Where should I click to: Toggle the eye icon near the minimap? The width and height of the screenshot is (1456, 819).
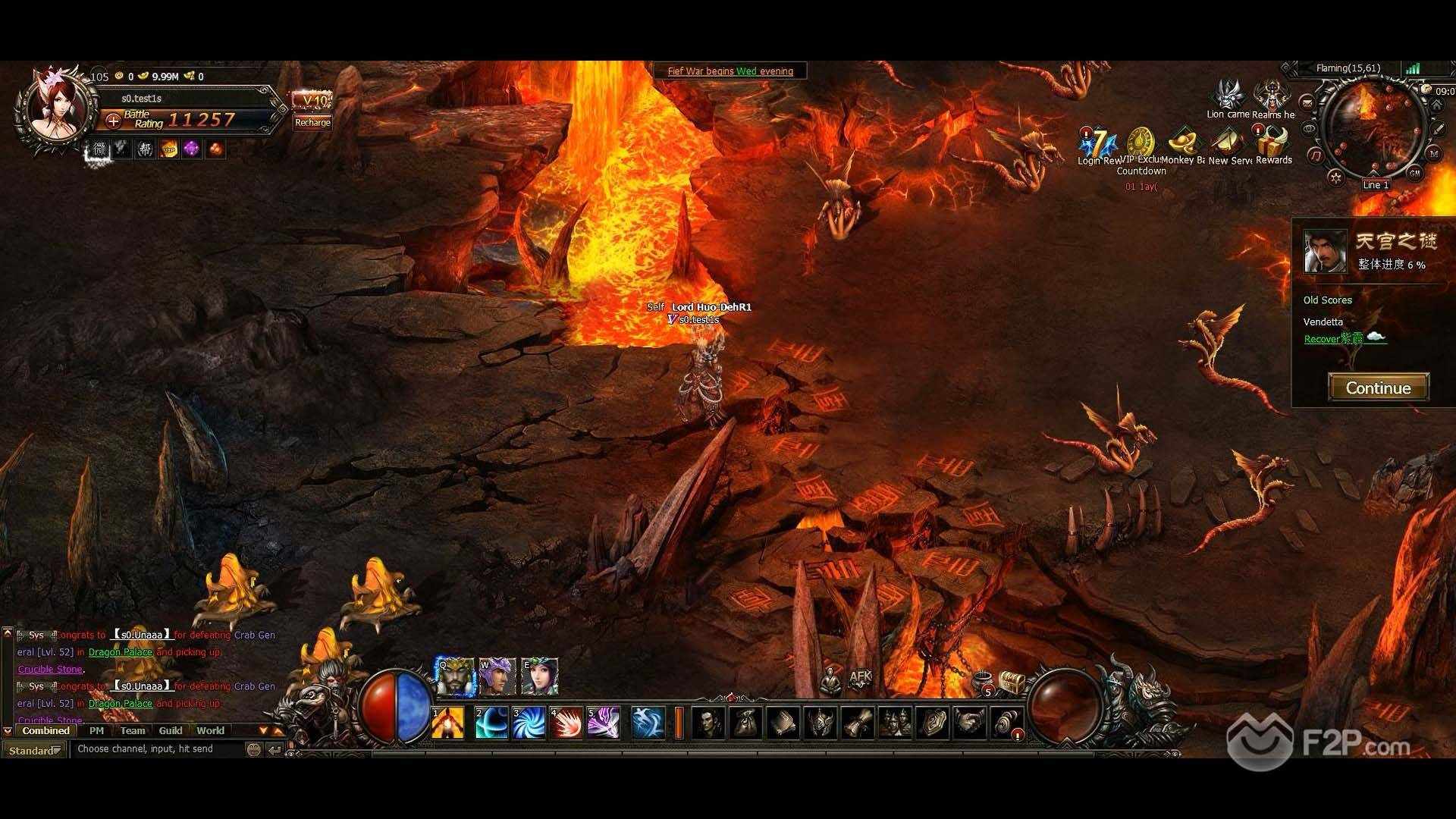[1308, 128]
